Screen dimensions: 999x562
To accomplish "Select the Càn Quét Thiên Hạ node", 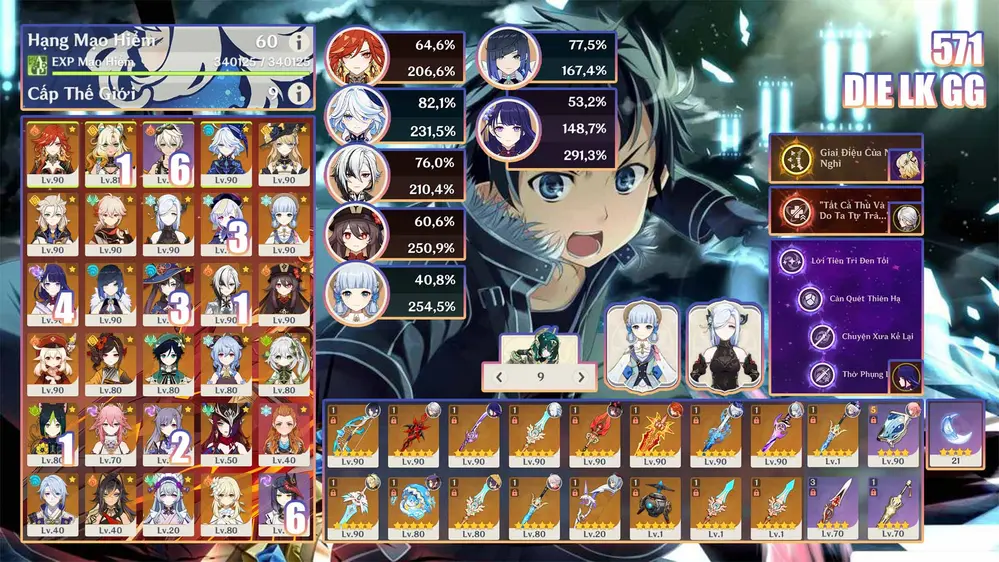I will pyautogui.click(x=809, y=299).
